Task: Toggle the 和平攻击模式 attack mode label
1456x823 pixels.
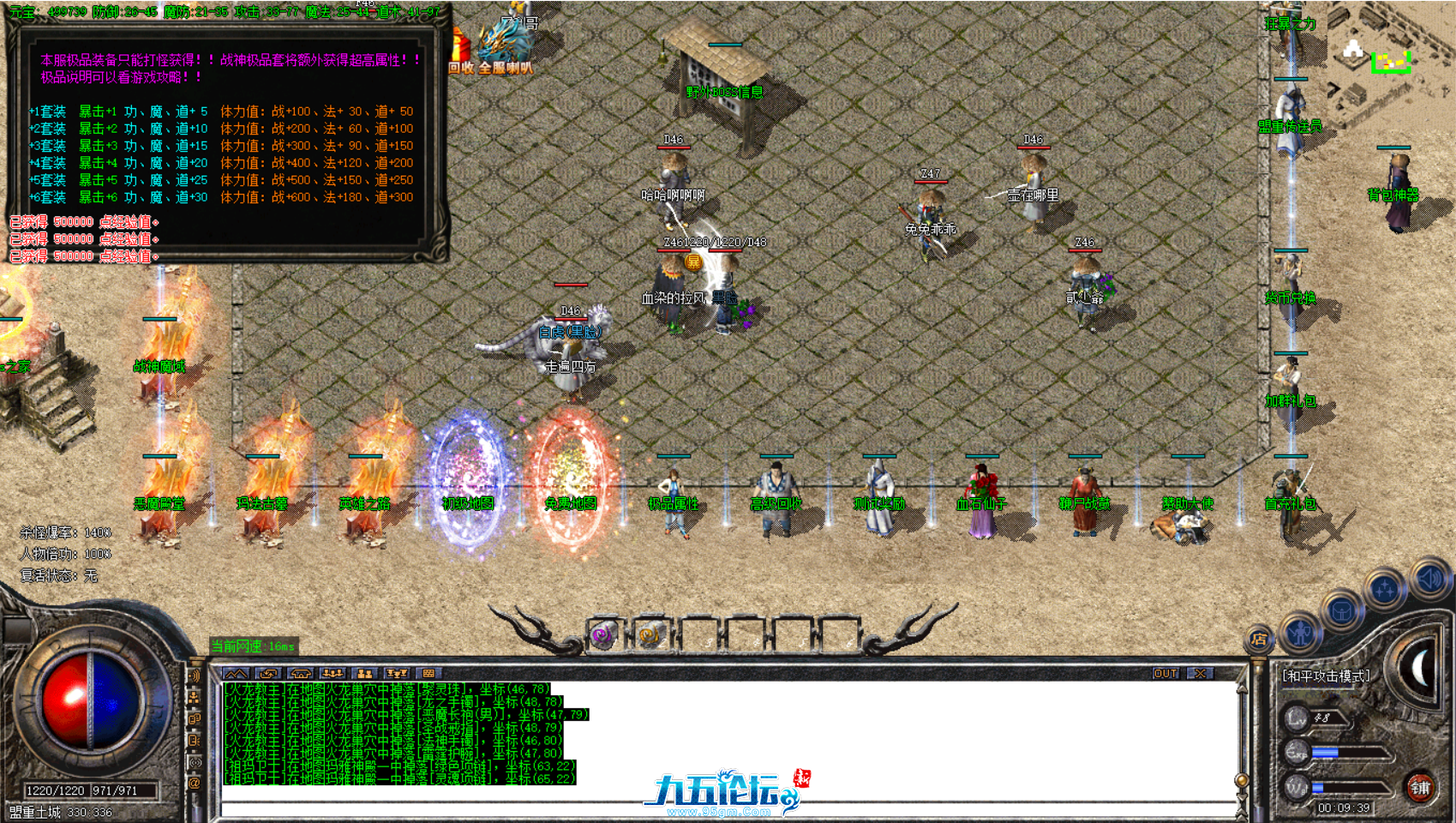Action: pyautogui.click(x=1326, y=675)
